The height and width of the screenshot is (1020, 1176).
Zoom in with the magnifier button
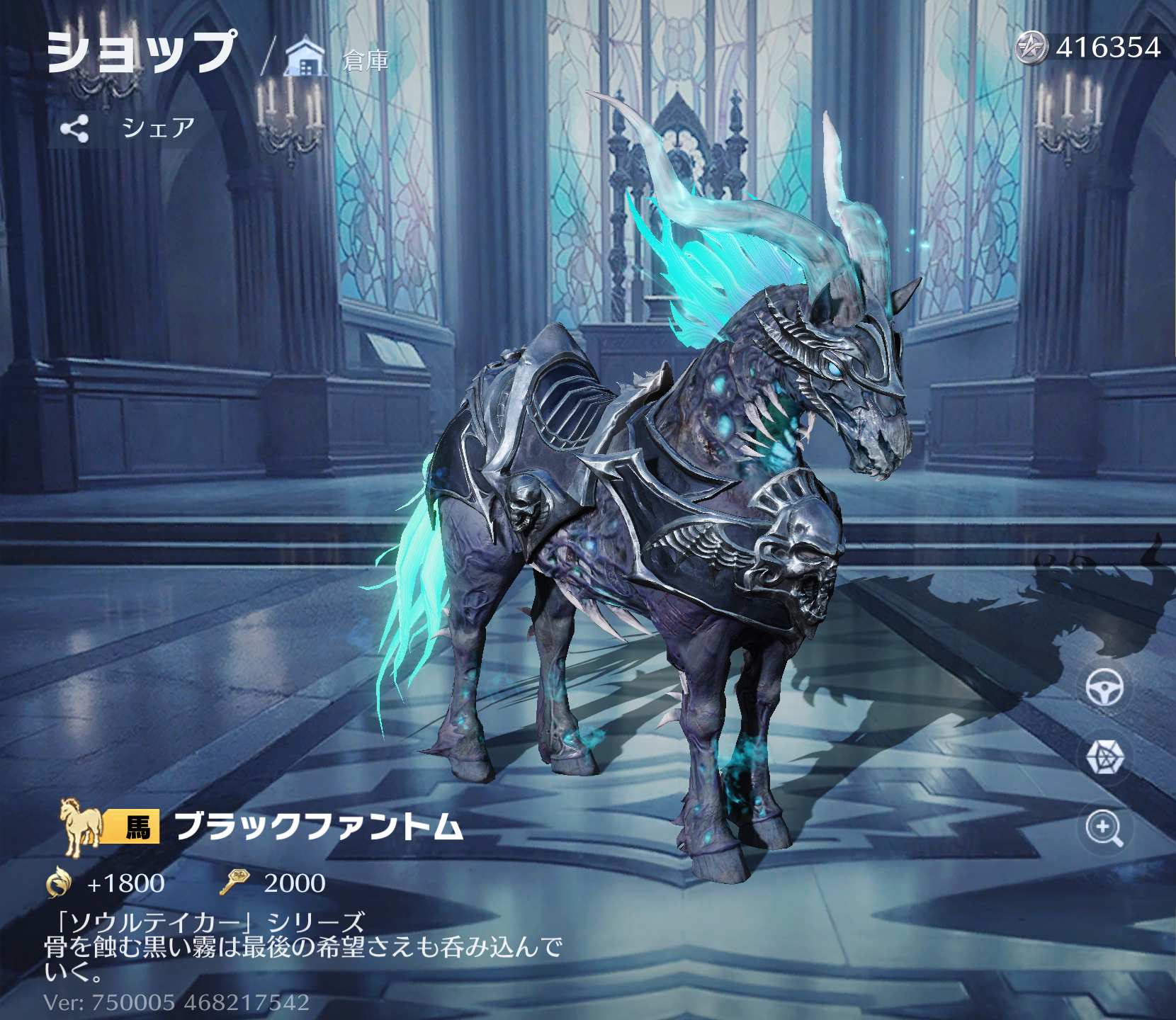click(x=1104, y=827)
